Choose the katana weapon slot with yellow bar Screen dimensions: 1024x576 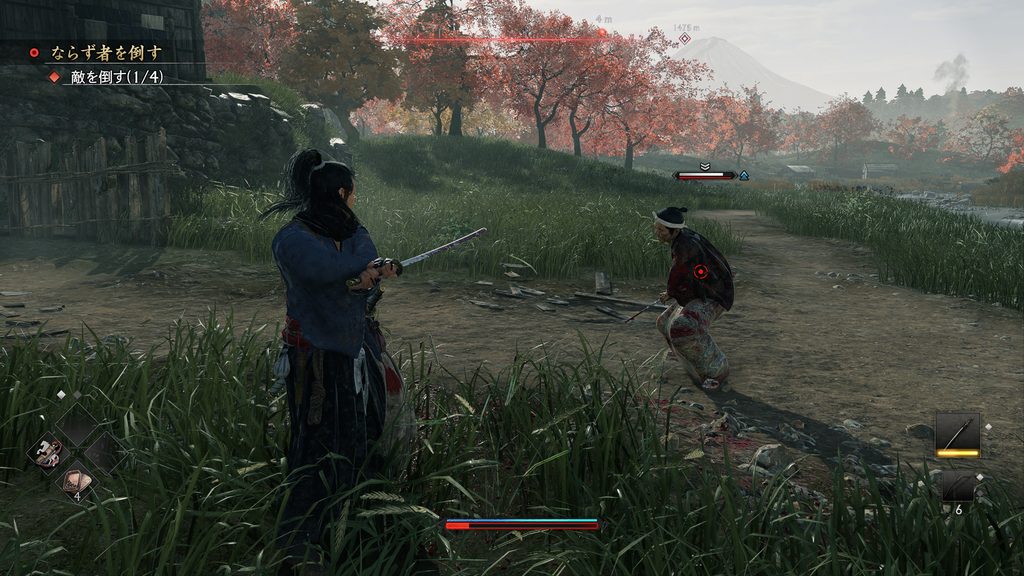click(x=957, y=432)
